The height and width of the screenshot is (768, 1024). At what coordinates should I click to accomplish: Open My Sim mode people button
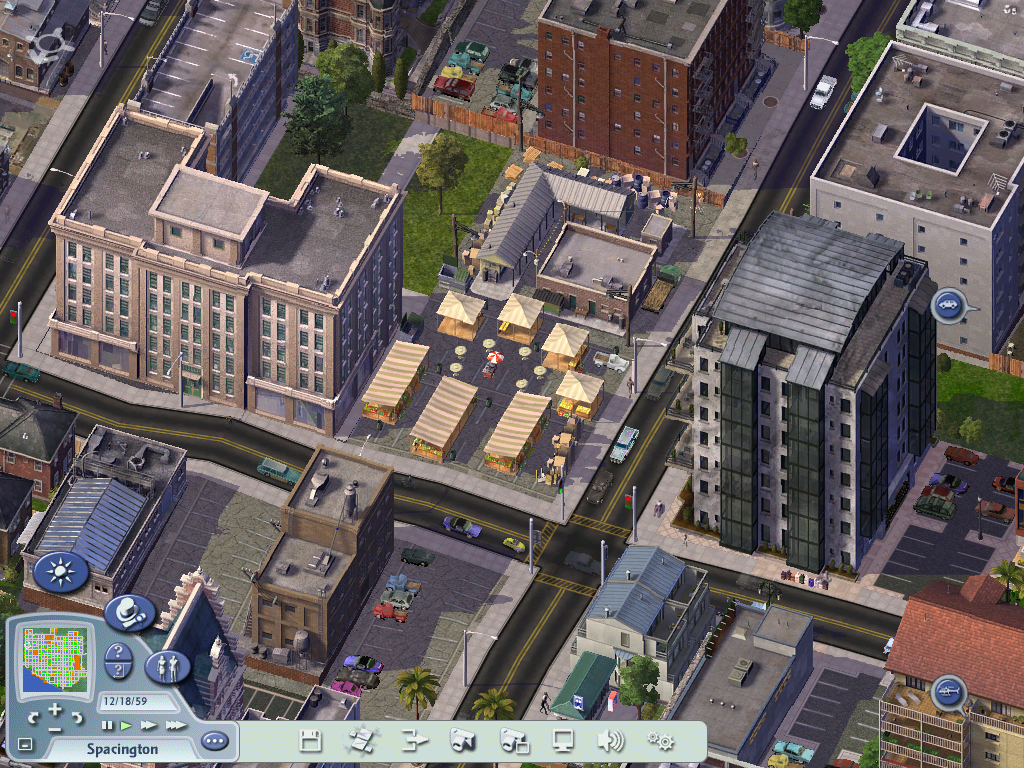pos(167,666)
